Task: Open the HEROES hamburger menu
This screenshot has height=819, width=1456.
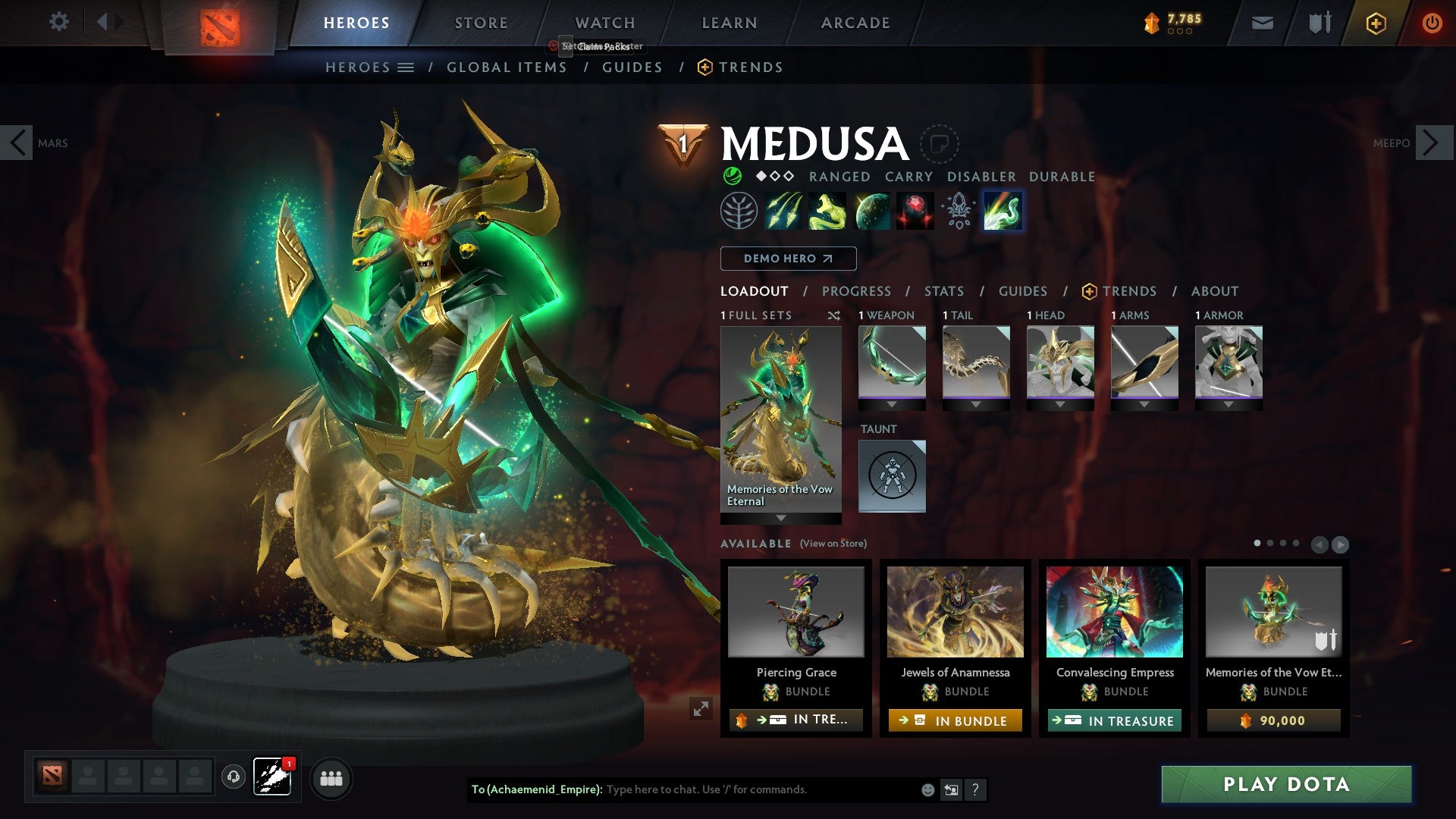Action: coord(405,67)
